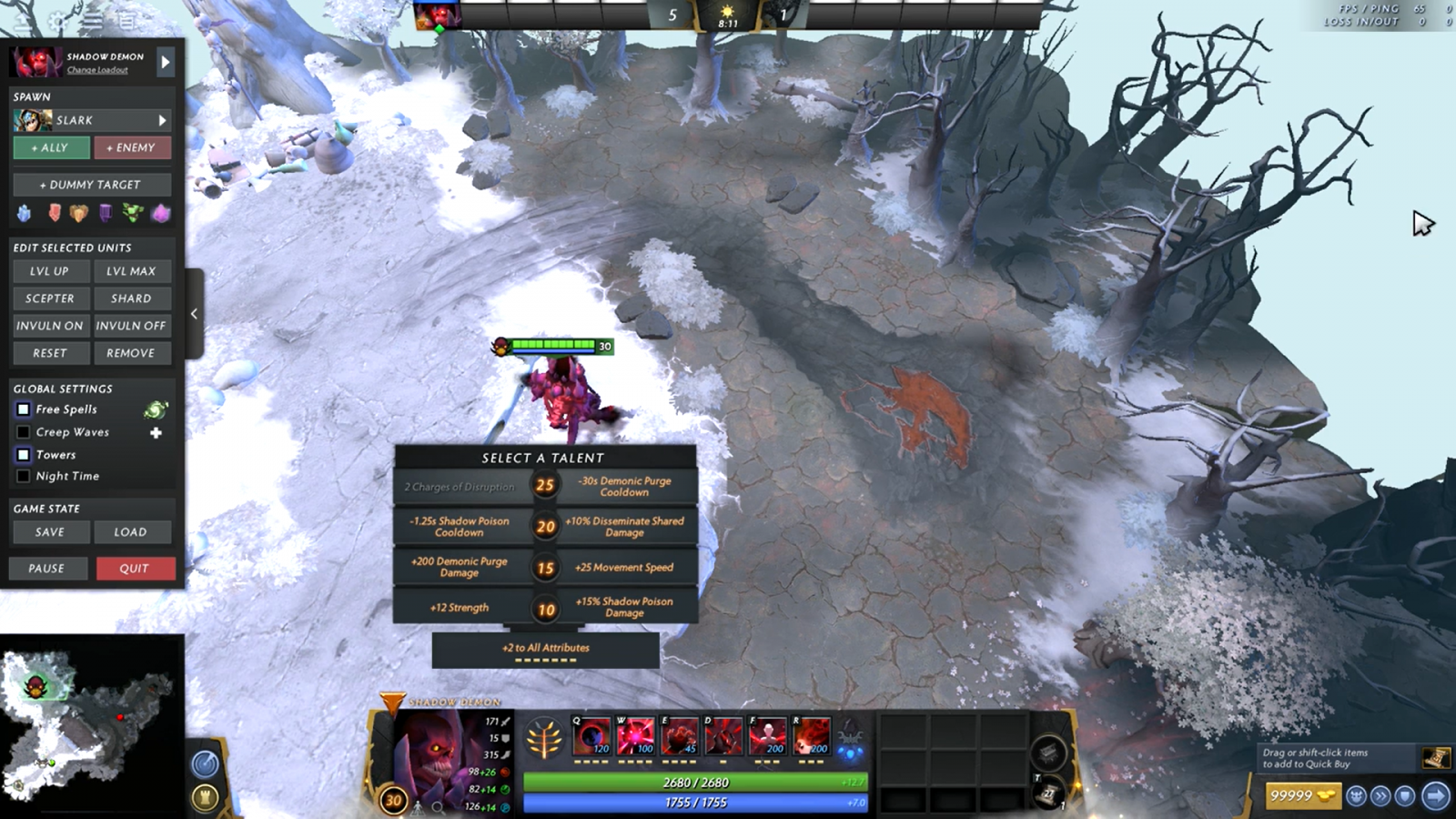
Task: Give the Shard upgrade
Action: (x=132, y=298)
